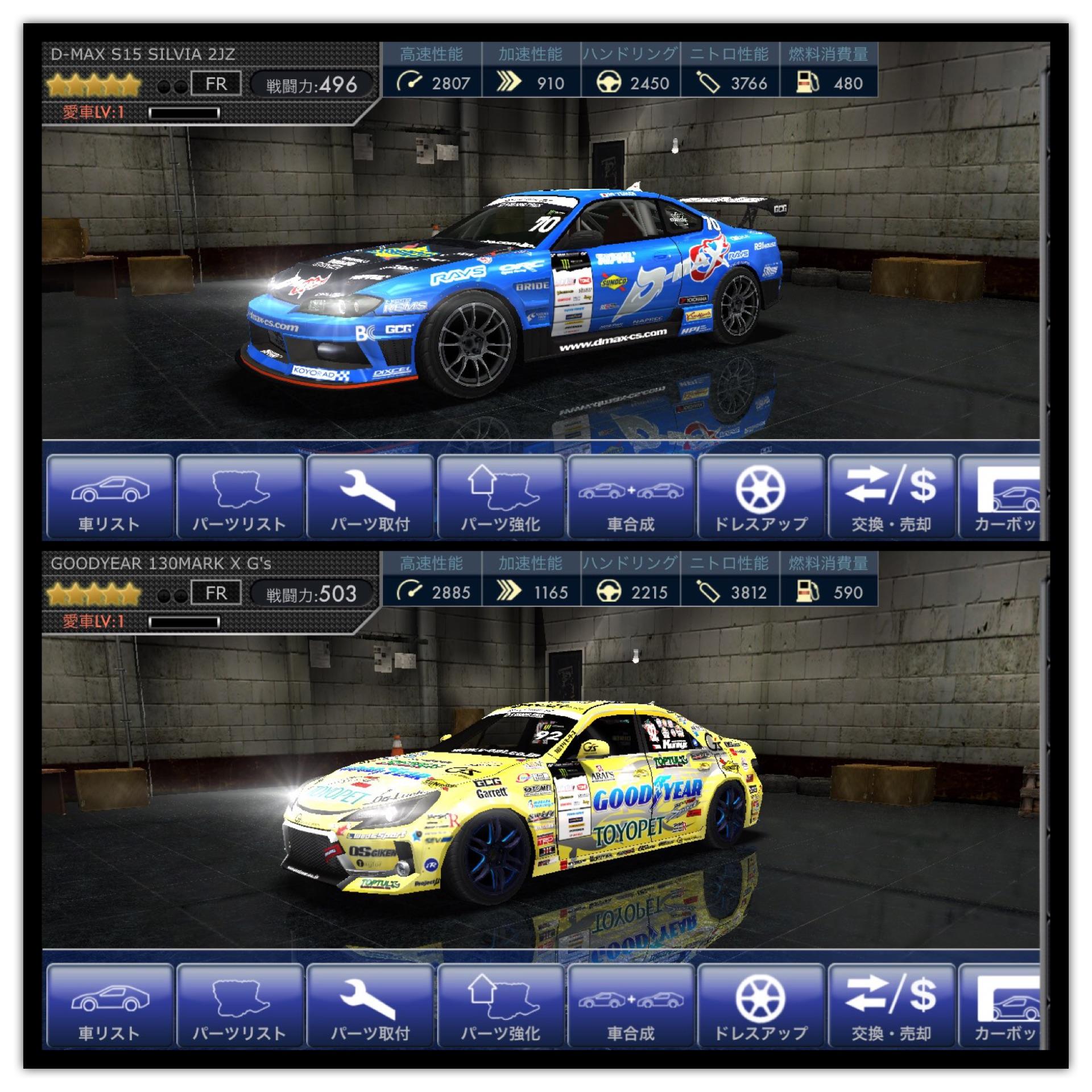Choose パーツ強化 under the Goodyear Mark X
This screenshot has height=1092, width=1092.
point(500,1006)
